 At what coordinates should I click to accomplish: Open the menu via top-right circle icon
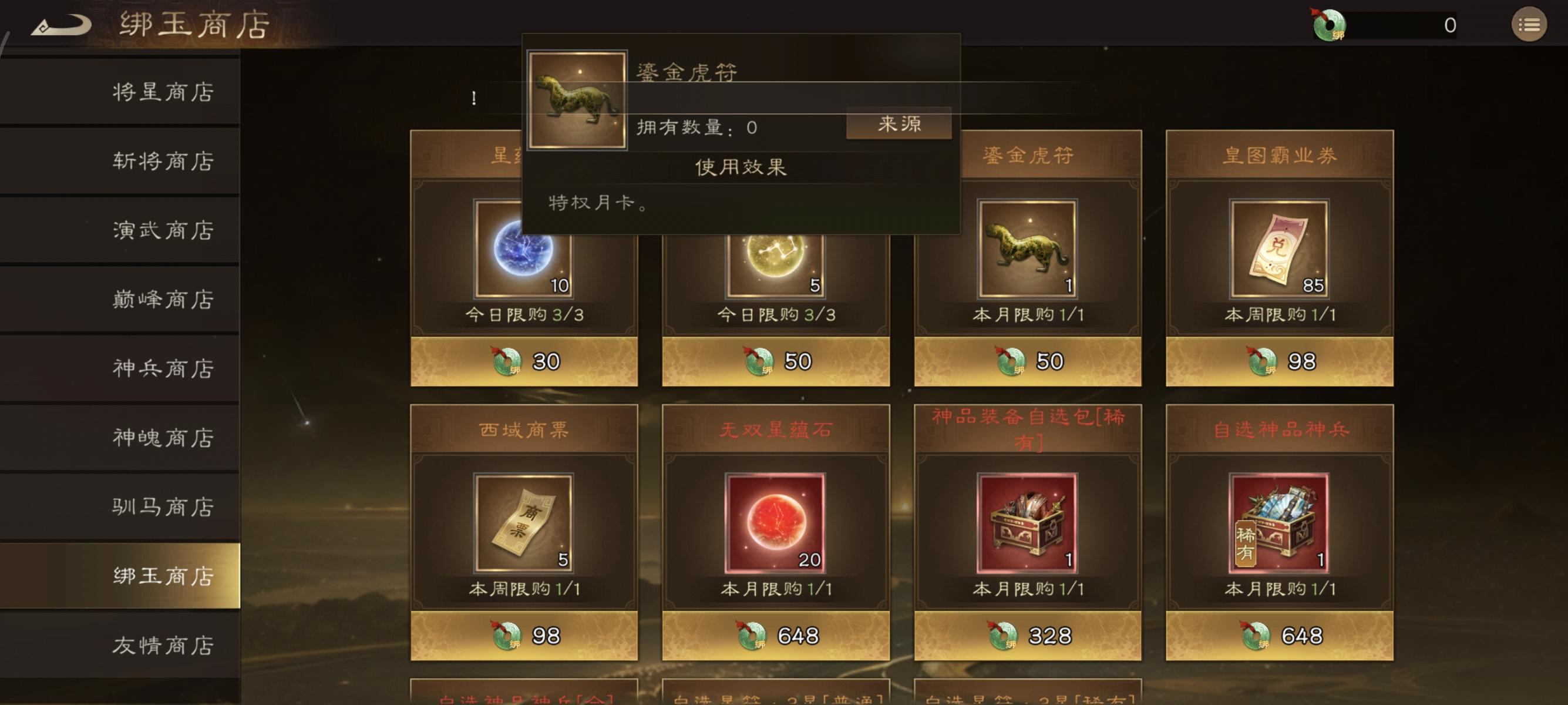(x=1530, y=24)
